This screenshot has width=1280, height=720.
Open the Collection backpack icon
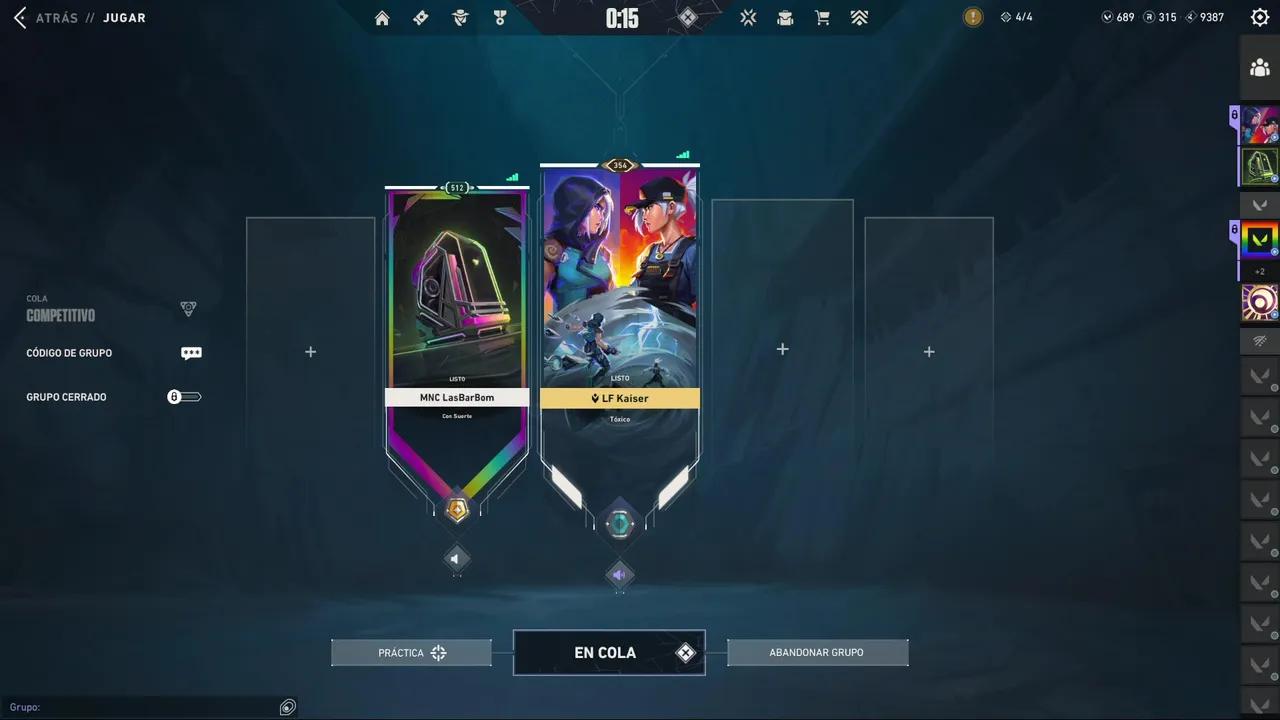click(785, 17)
